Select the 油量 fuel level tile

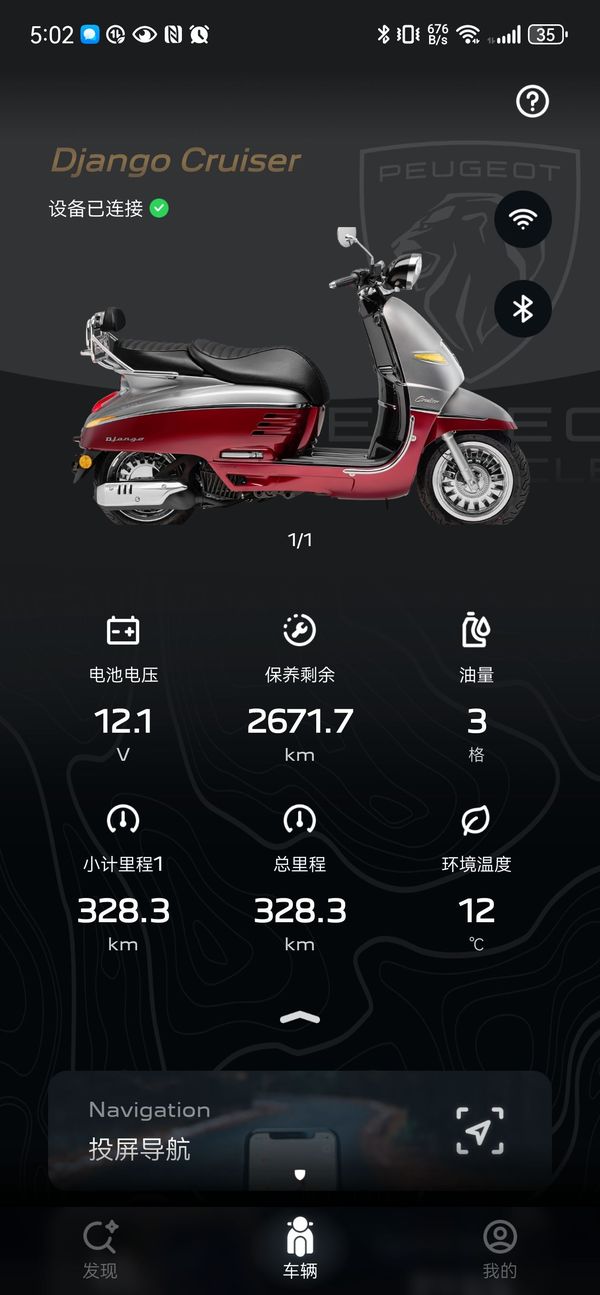pyautogui.click(x=477, y=689)
